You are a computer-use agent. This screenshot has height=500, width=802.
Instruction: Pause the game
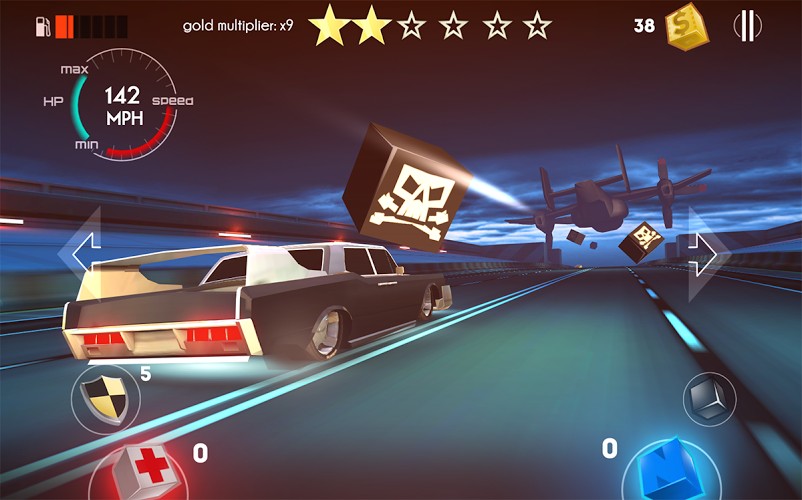click(x=746, y=26)
